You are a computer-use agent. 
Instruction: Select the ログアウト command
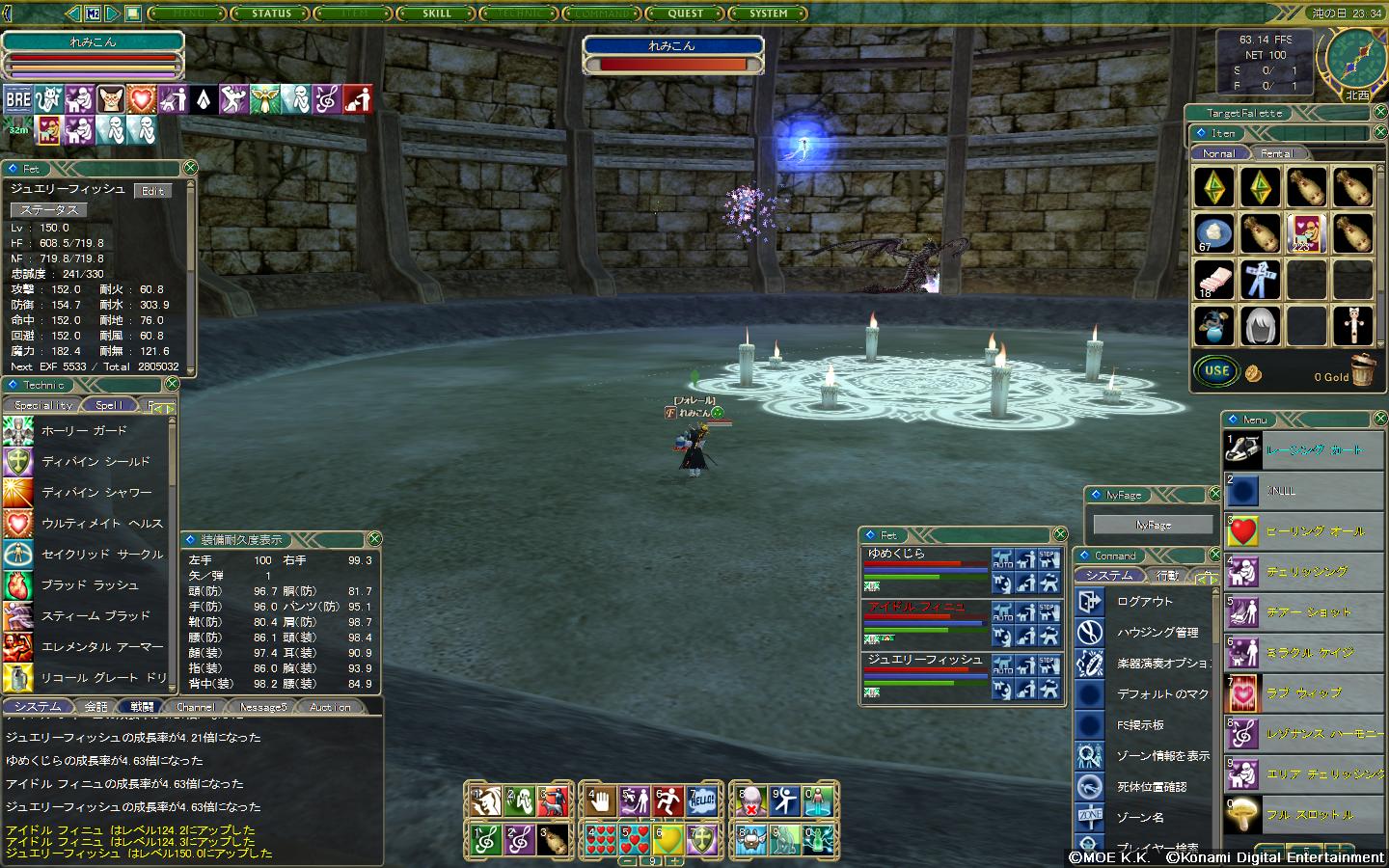tap(1145, 602)
